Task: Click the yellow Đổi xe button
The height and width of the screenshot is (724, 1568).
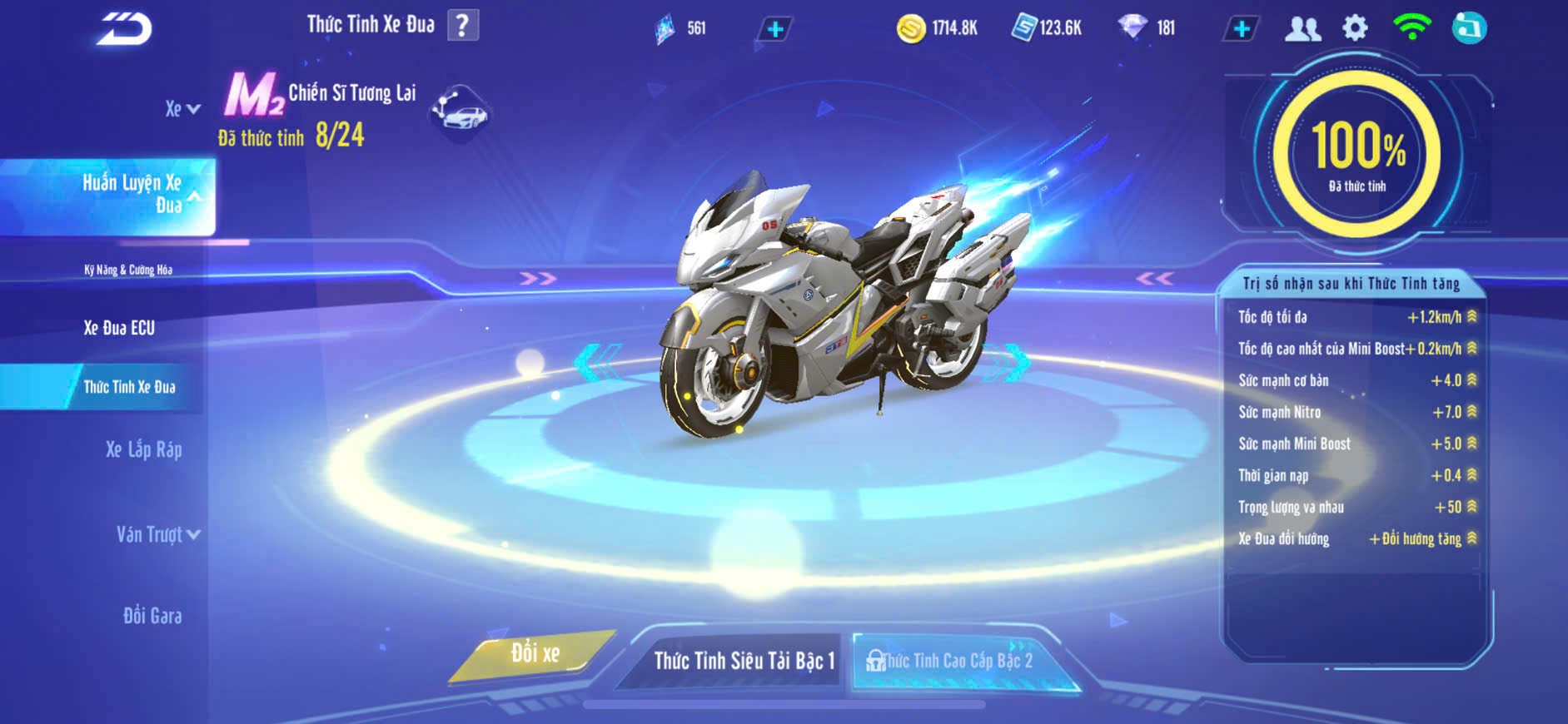Action: [x=535, y=653]
